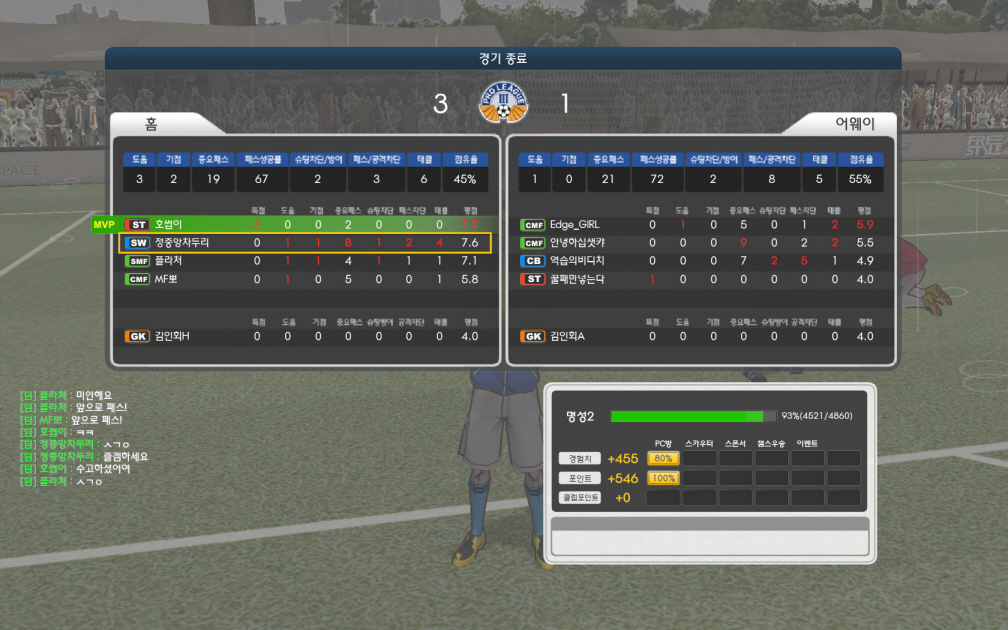Click the PC방 80% experience bonus
1008x630 pixels.
[663, 458]
